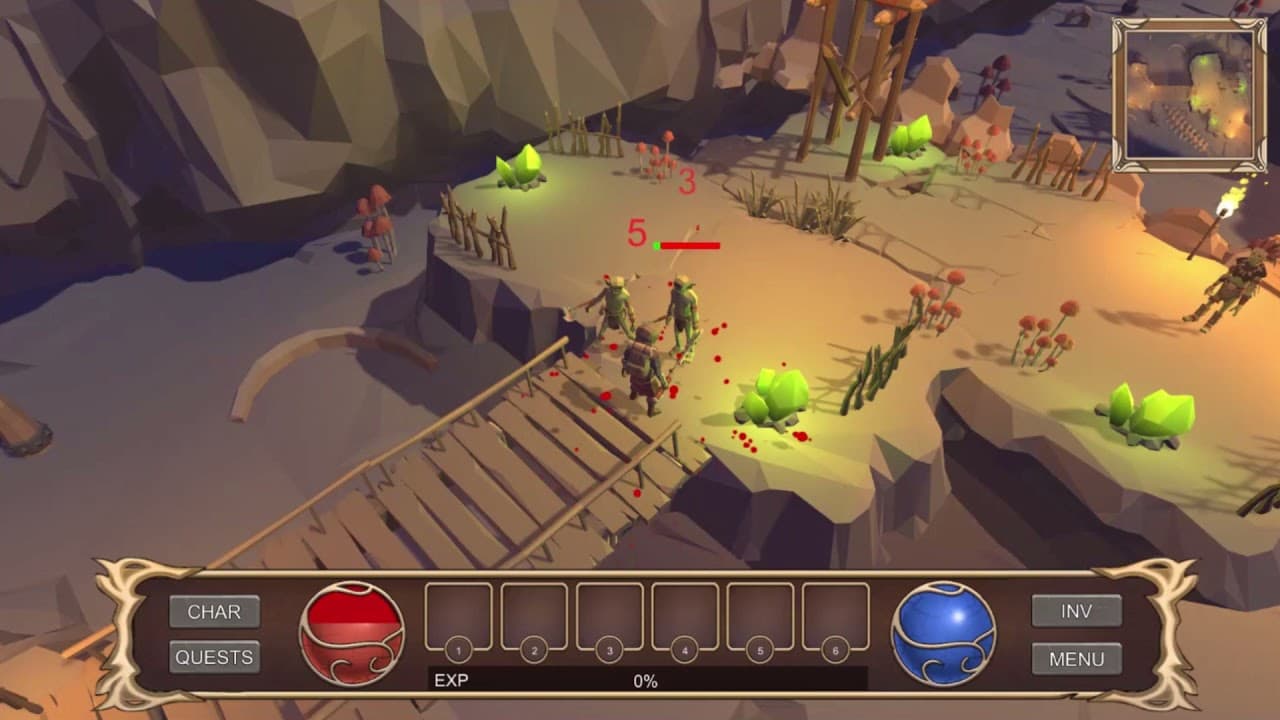Image resolution: width=1280 pixels, height=720 pixels.
Task: Open the QUESTS log
Action: pos(215,657)
